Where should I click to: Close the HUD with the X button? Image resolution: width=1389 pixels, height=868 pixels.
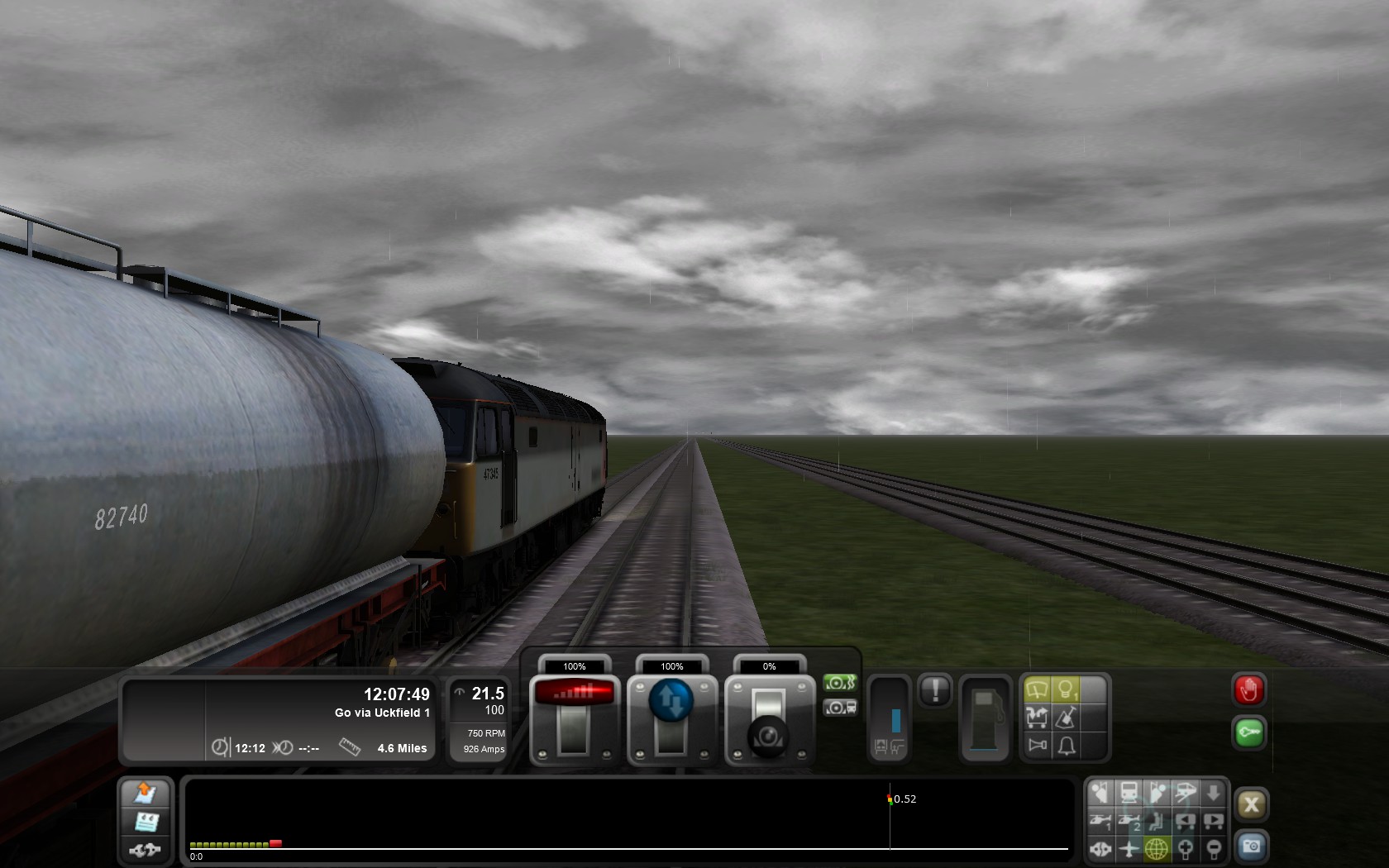pyautogui.click(x=1251, y=804)
